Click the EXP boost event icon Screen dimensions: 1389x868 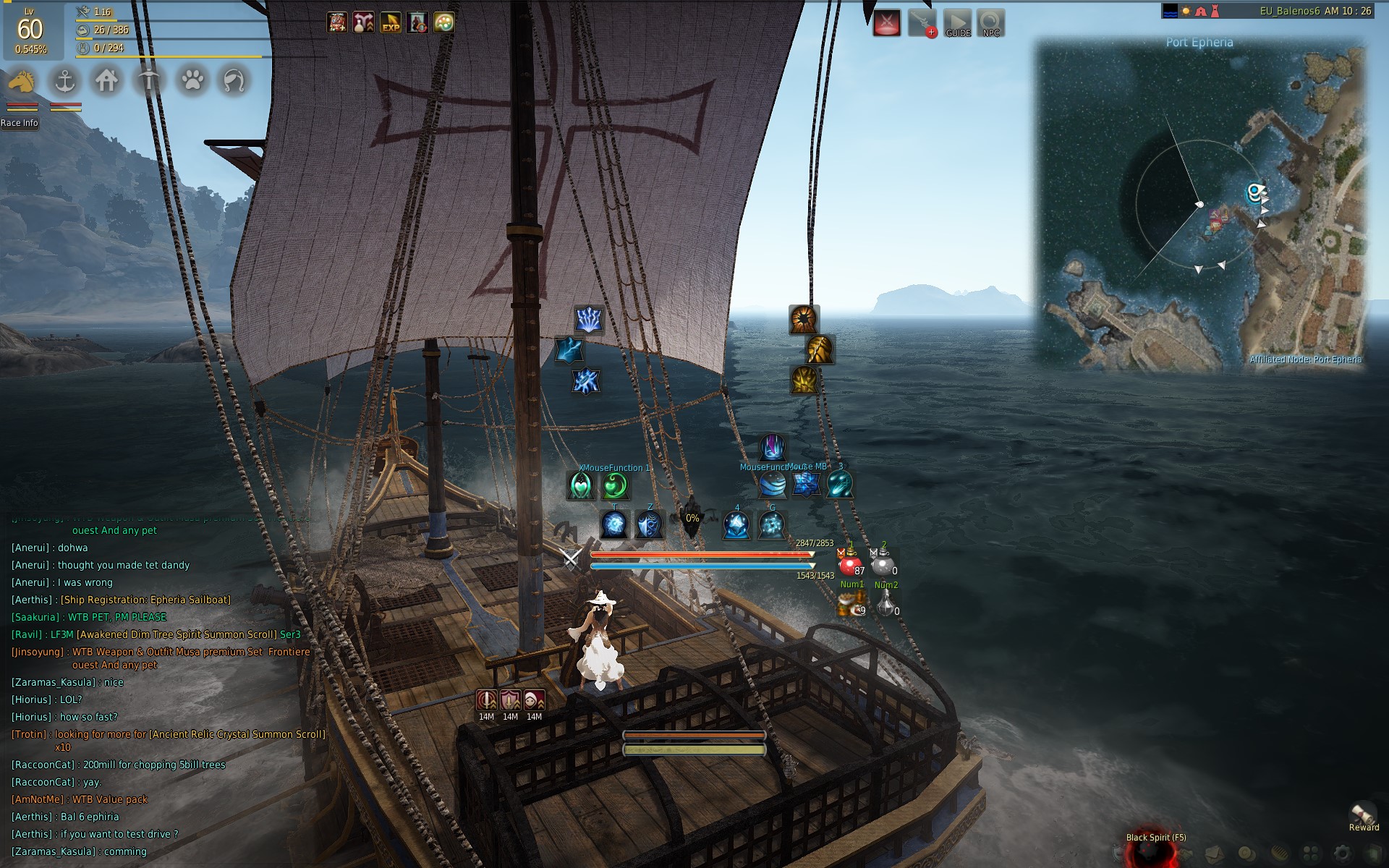tap(391, 22)
